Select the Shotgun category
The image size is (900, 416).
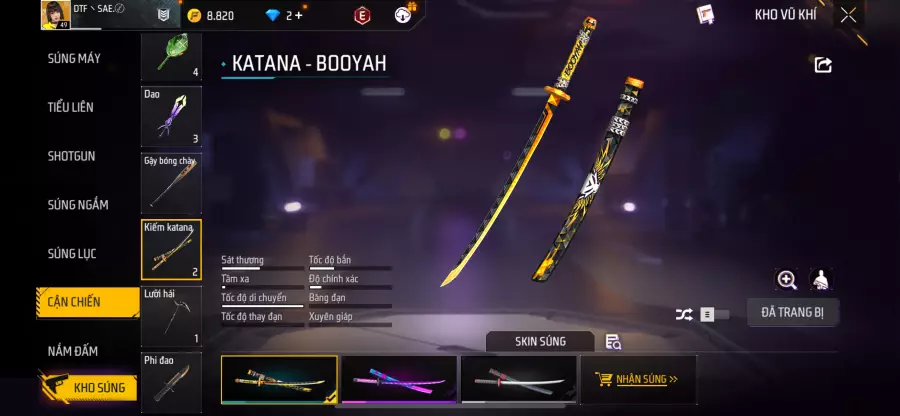pos(72,156)
